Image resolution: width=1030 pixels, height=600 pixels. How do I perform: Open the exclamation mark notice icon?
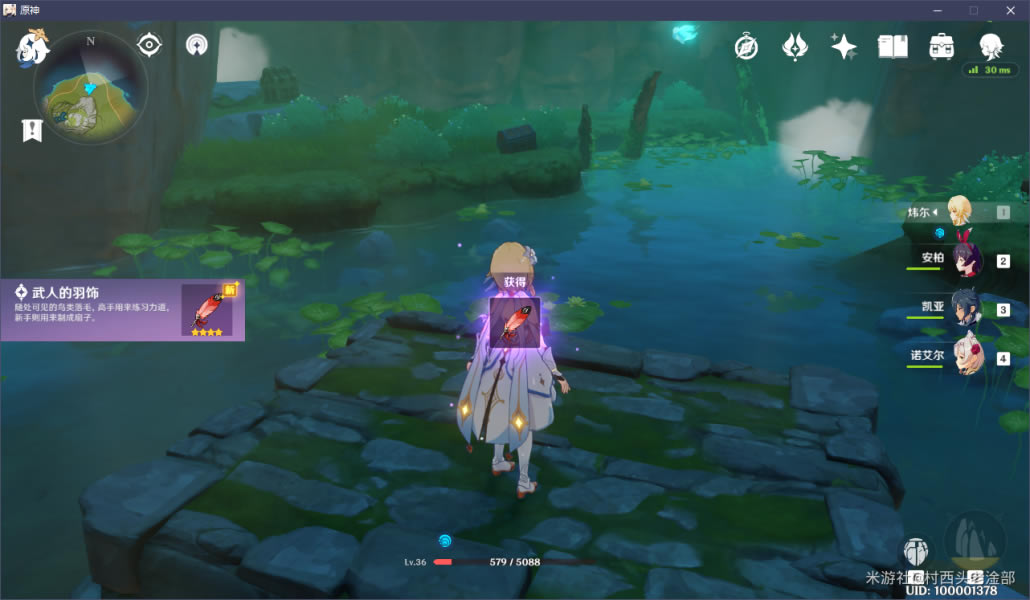[x=32, y=130]
